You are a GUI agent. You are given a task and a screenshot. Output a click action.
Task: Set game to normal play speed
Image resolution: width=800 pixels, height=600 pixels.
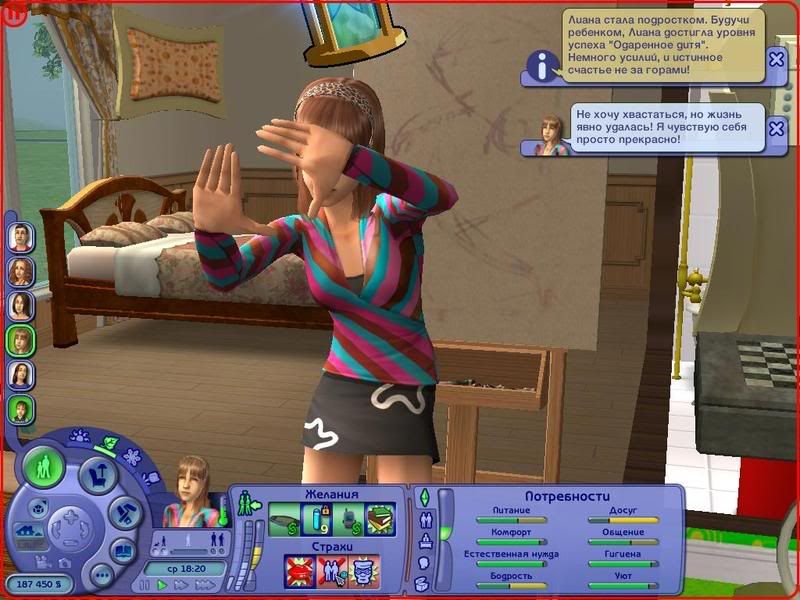click(163, 584)
